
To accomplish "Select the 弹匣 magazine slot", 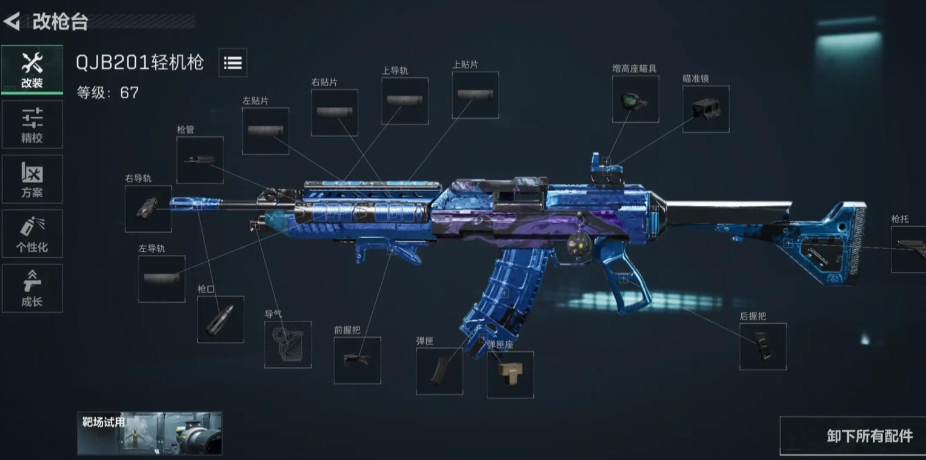I will coord(440,372).
